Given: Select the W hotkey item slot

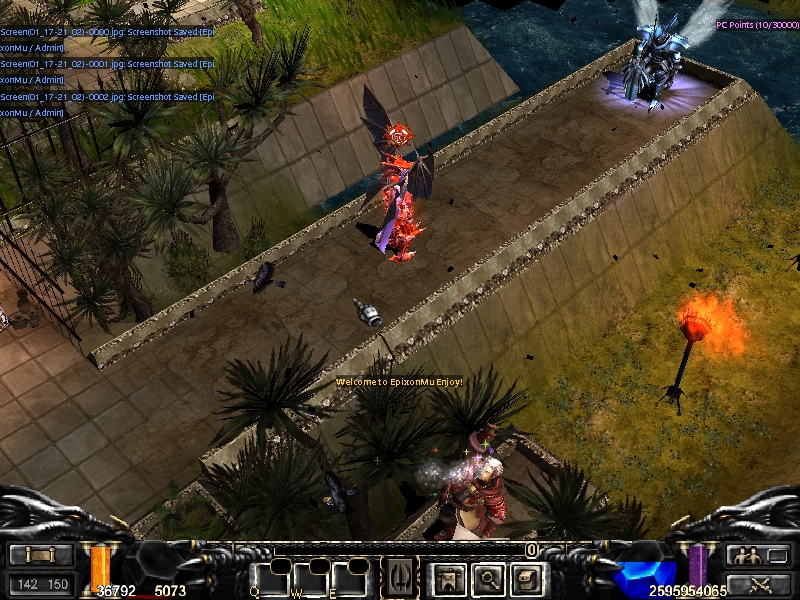Looking at the screenshot, I should [310, 578].
